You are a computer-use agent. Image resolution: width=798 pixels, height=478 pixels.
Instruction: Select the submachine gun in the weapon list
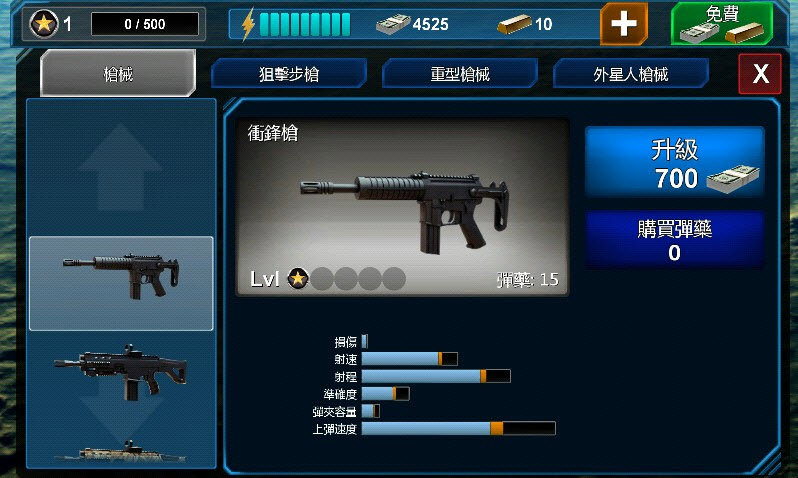click(121, 283)
